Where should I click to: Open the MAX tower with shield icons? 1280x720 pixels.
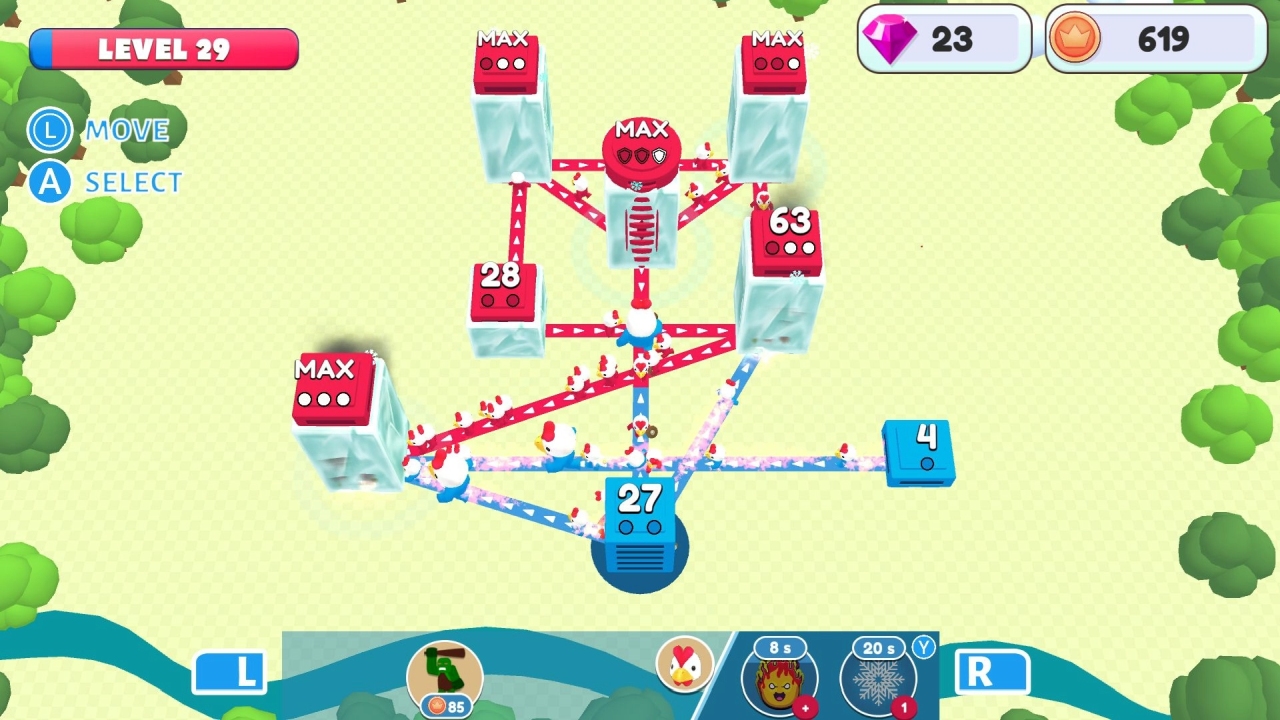643,145
